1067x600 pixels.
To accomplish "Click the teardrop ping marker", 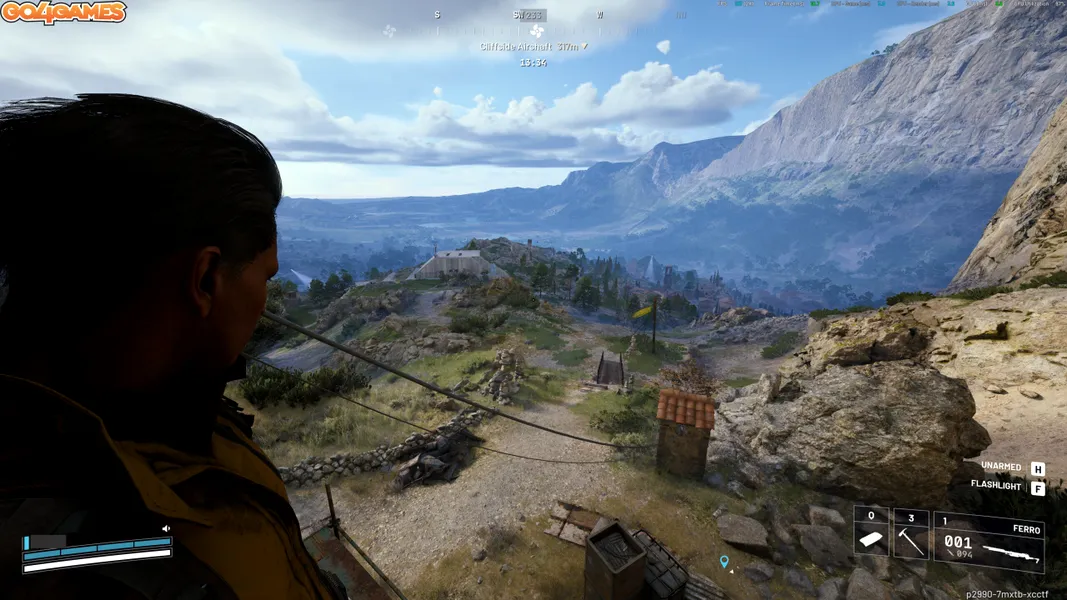I will click(x=724, y=562).
